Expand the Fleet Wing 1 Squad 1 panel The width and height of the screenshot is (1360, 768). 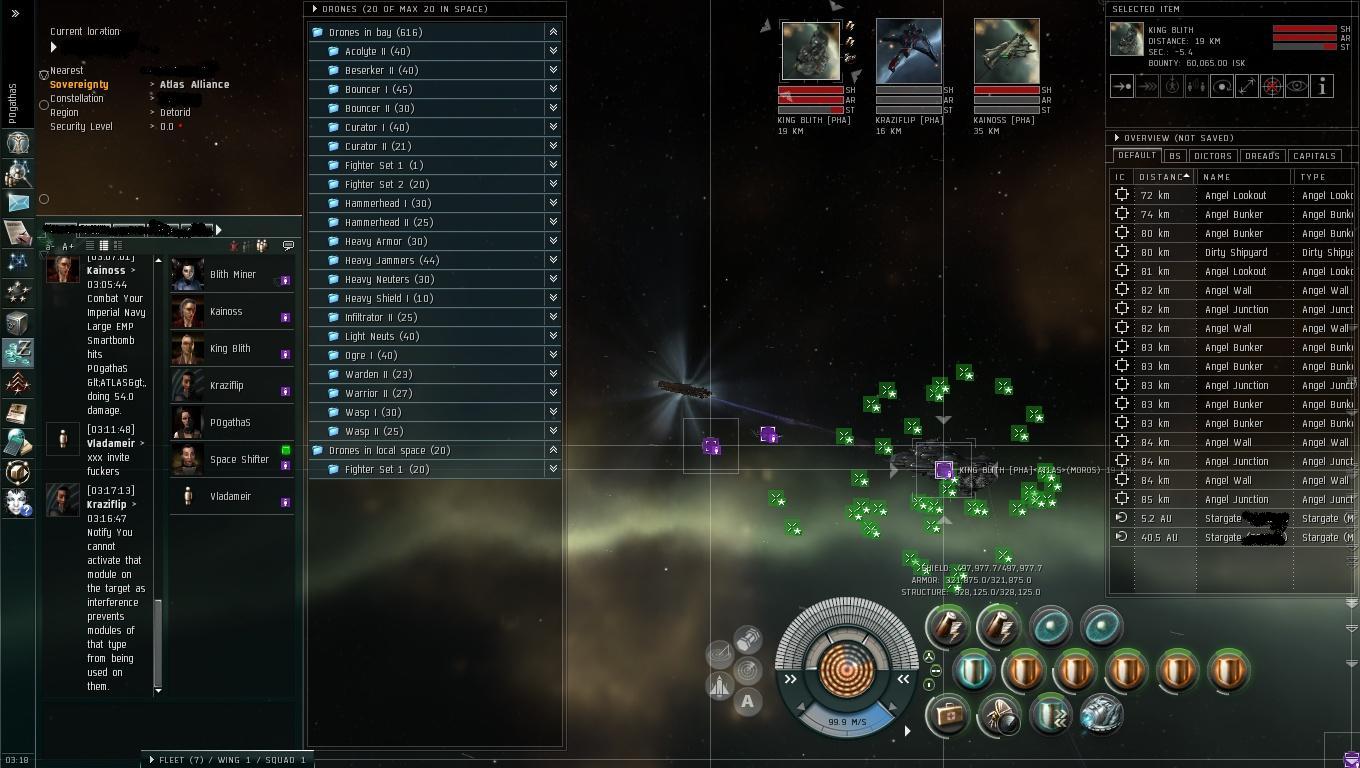tap(152, 760)
